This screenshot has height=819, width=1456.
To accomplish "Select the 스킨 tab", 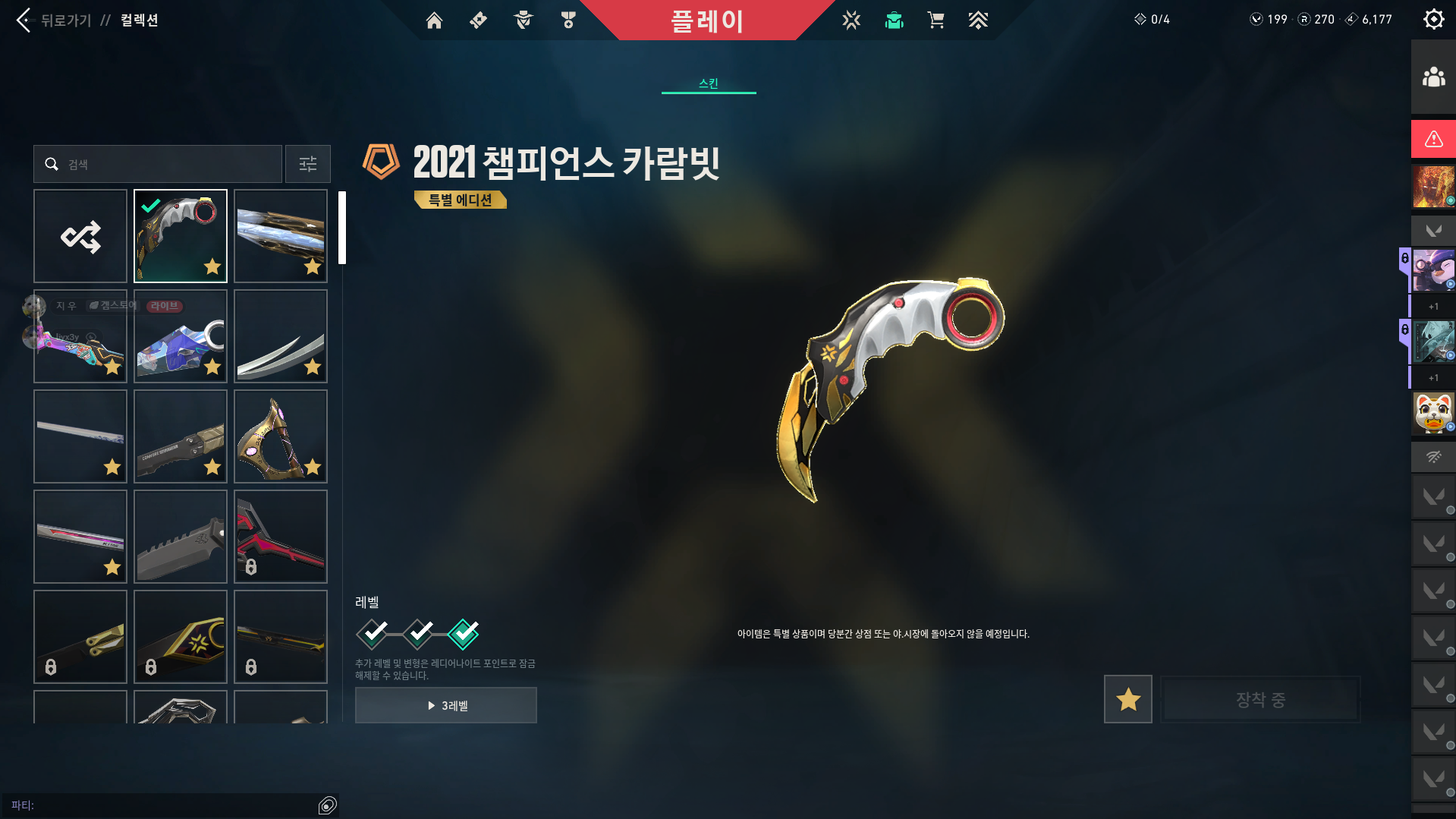I will pos(709,83).
